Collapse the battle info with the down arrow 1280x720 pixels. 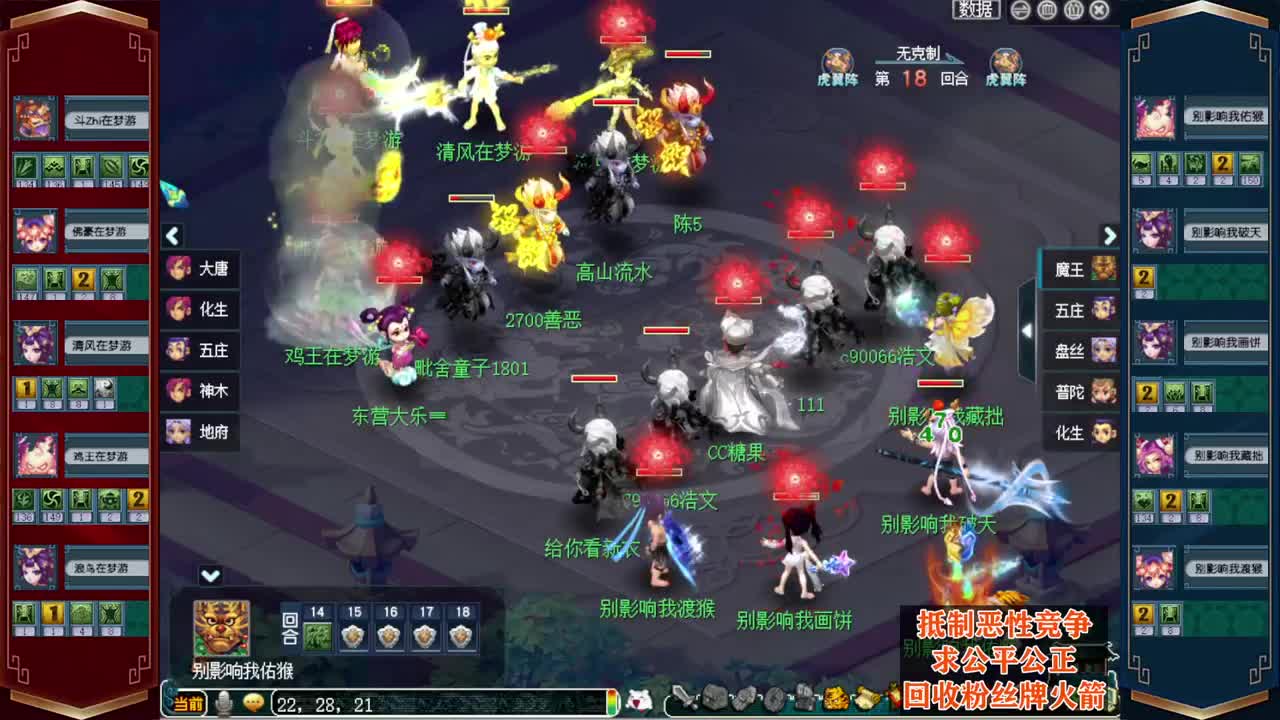click(x=211, y=574)
